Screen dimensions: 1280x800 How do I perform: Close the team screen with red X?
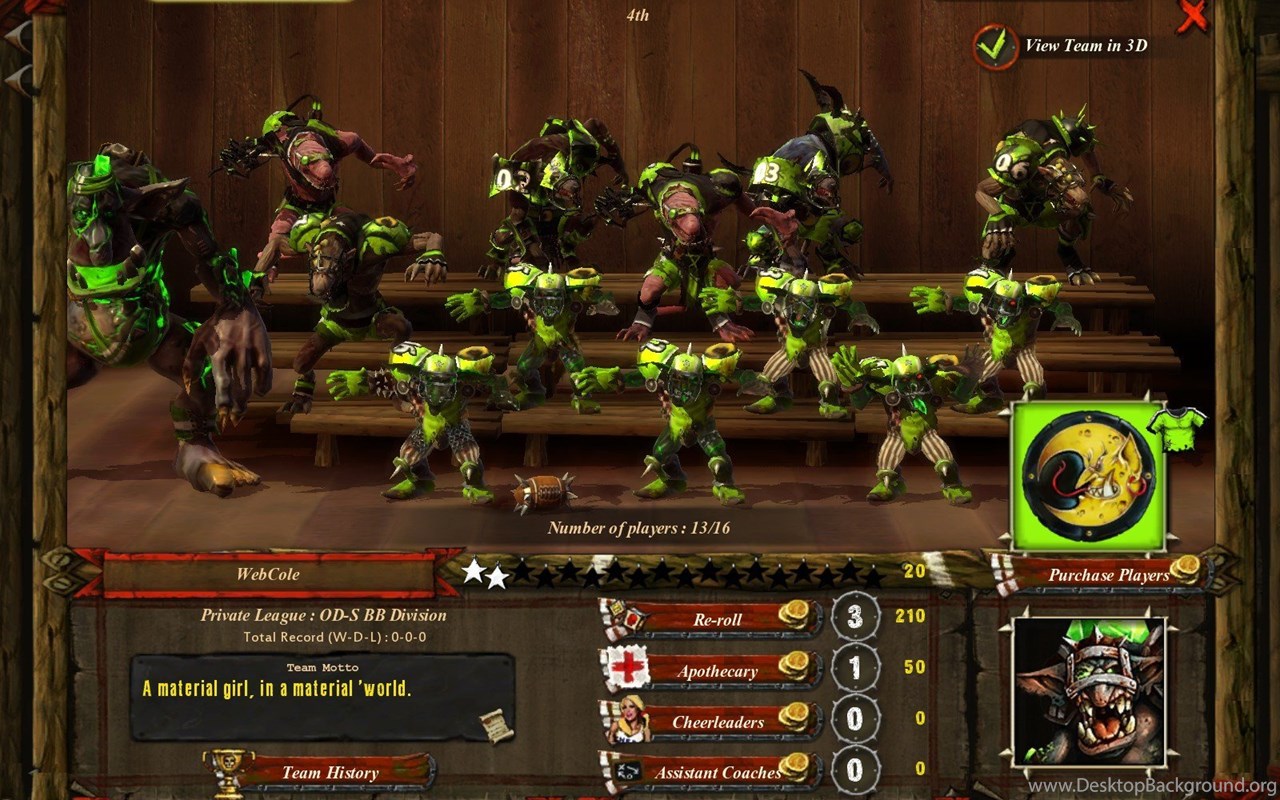[x=1191, y=17]
